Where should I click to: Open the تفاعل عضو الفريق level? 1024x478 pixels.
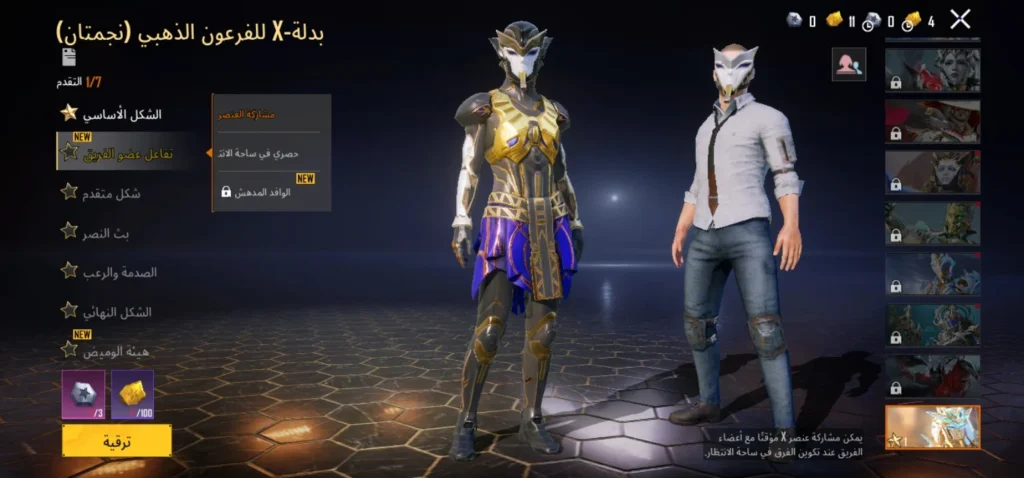tap(130, 153)
